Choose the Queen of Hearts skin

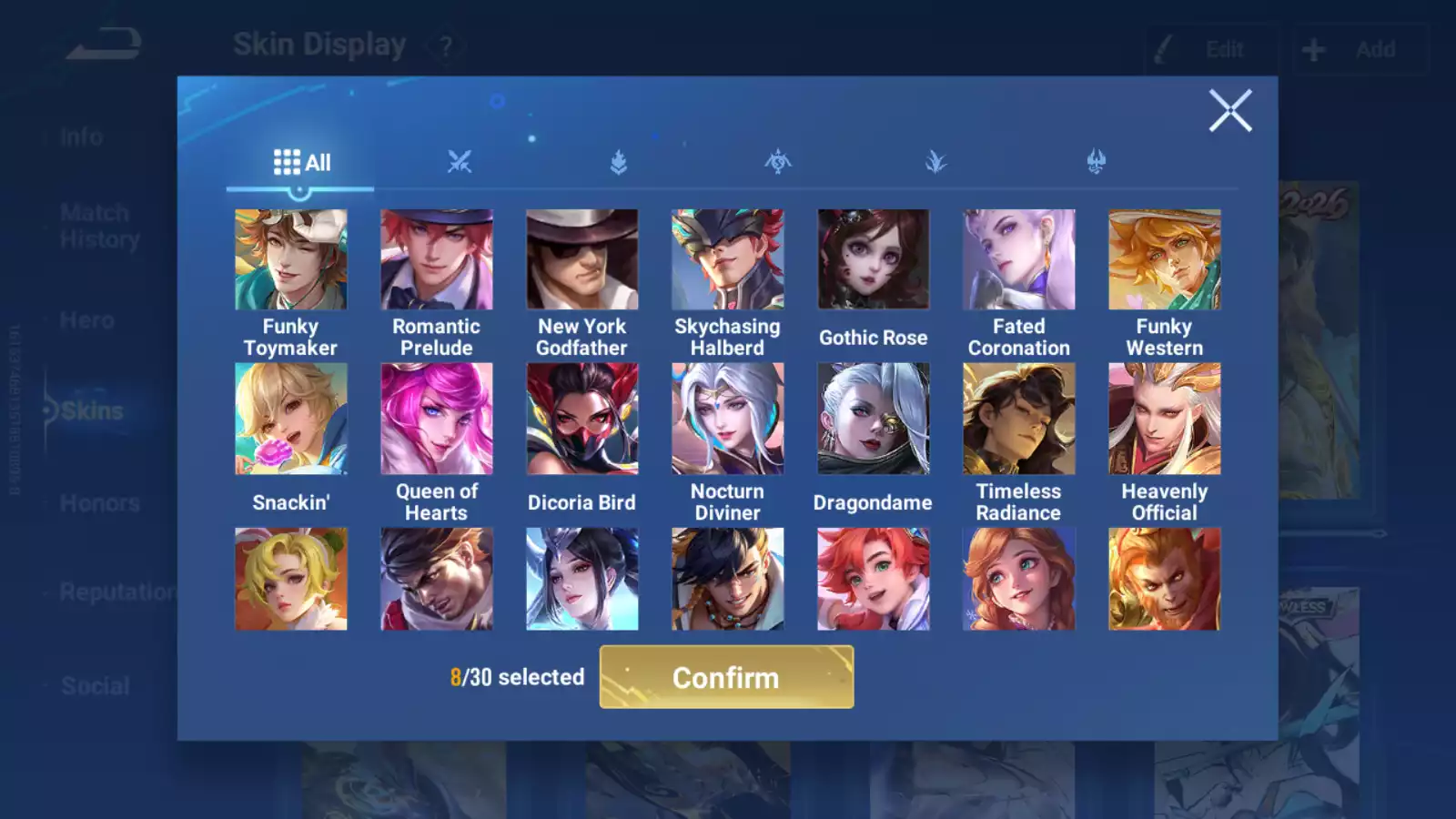[x=436, y=419]
